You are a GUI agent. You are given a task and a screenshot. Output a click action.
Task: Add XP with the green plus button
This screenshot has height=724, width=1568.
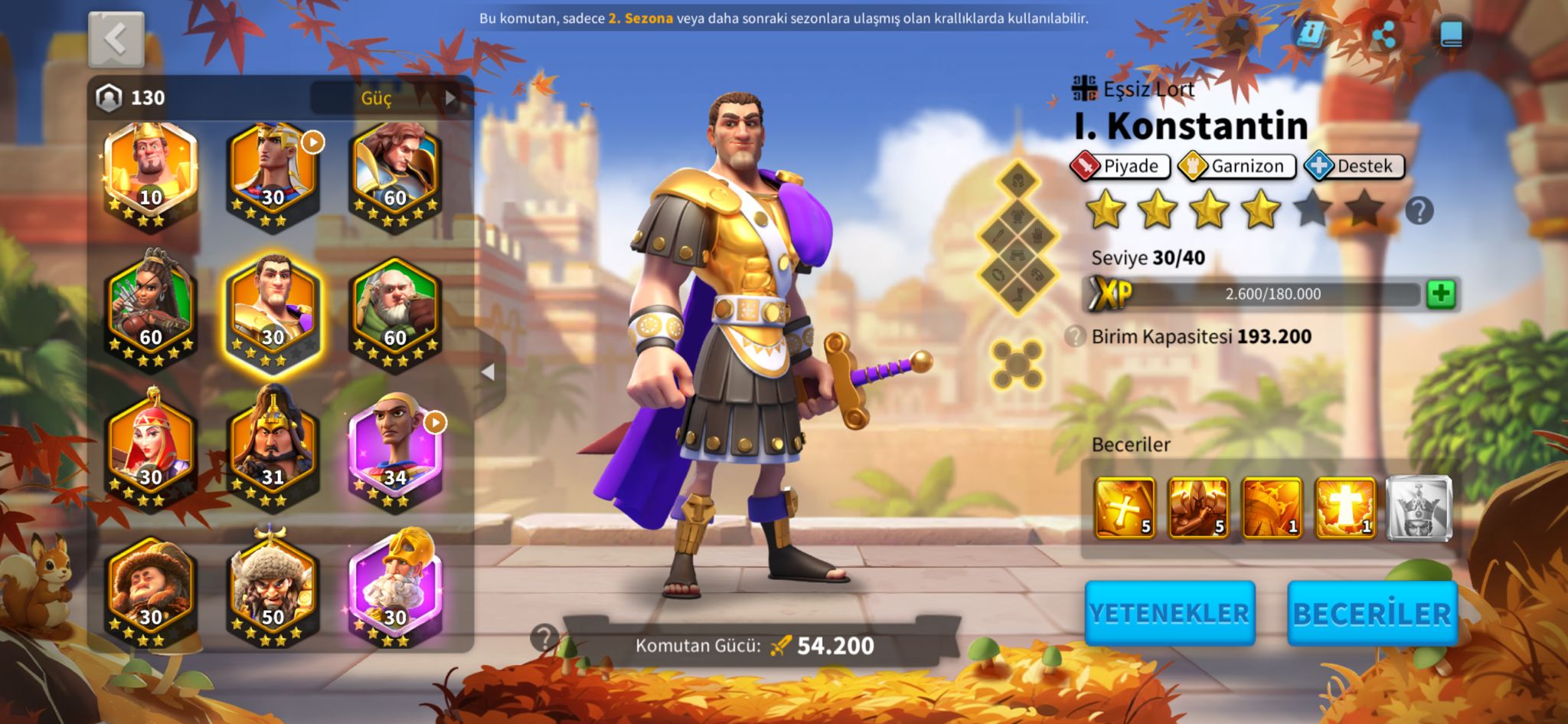(x=1441, y=293)
